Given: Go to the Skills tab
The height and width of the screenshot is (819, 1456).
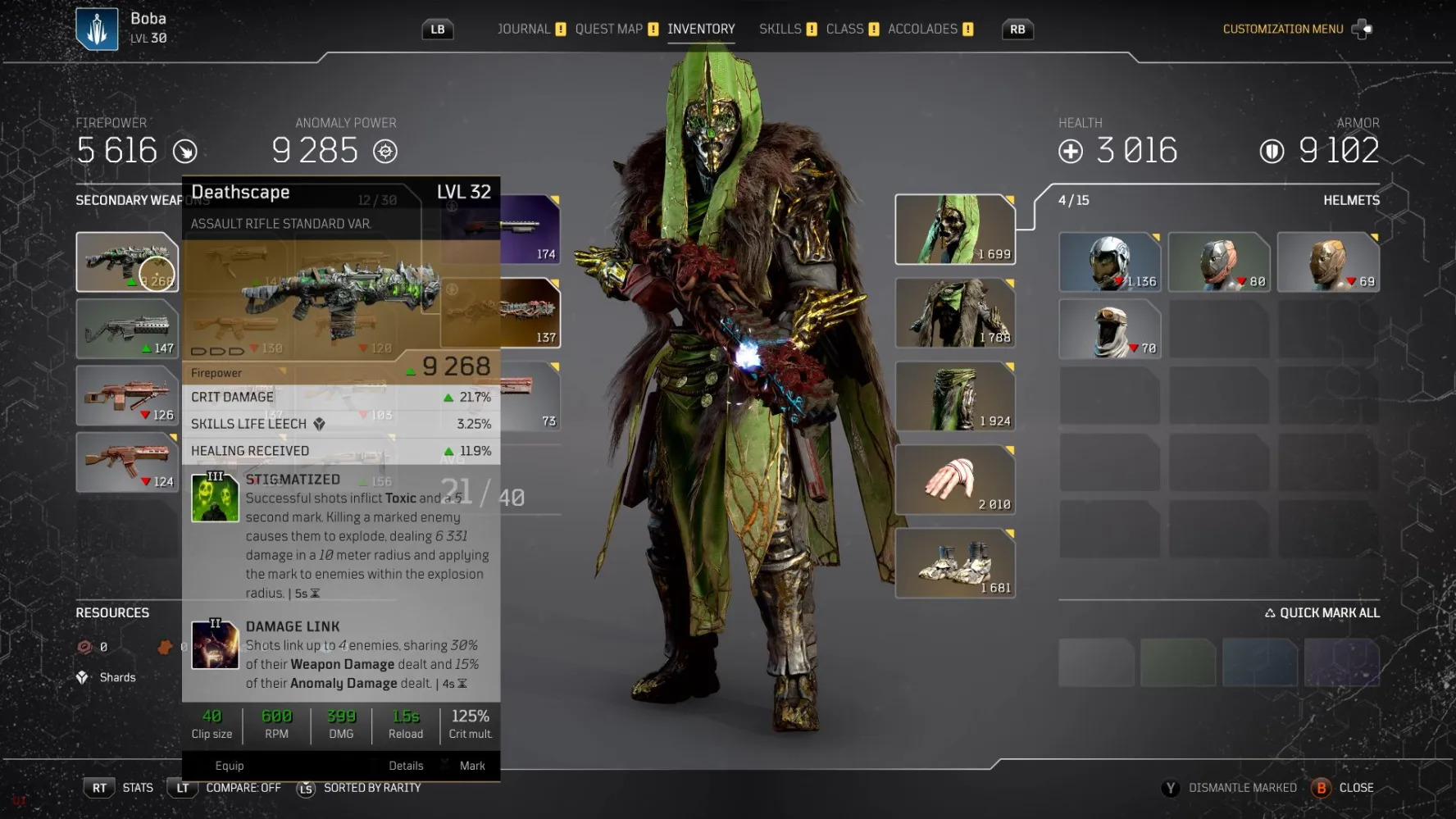Looking at the screenshot, I should [x=780, y=30].
